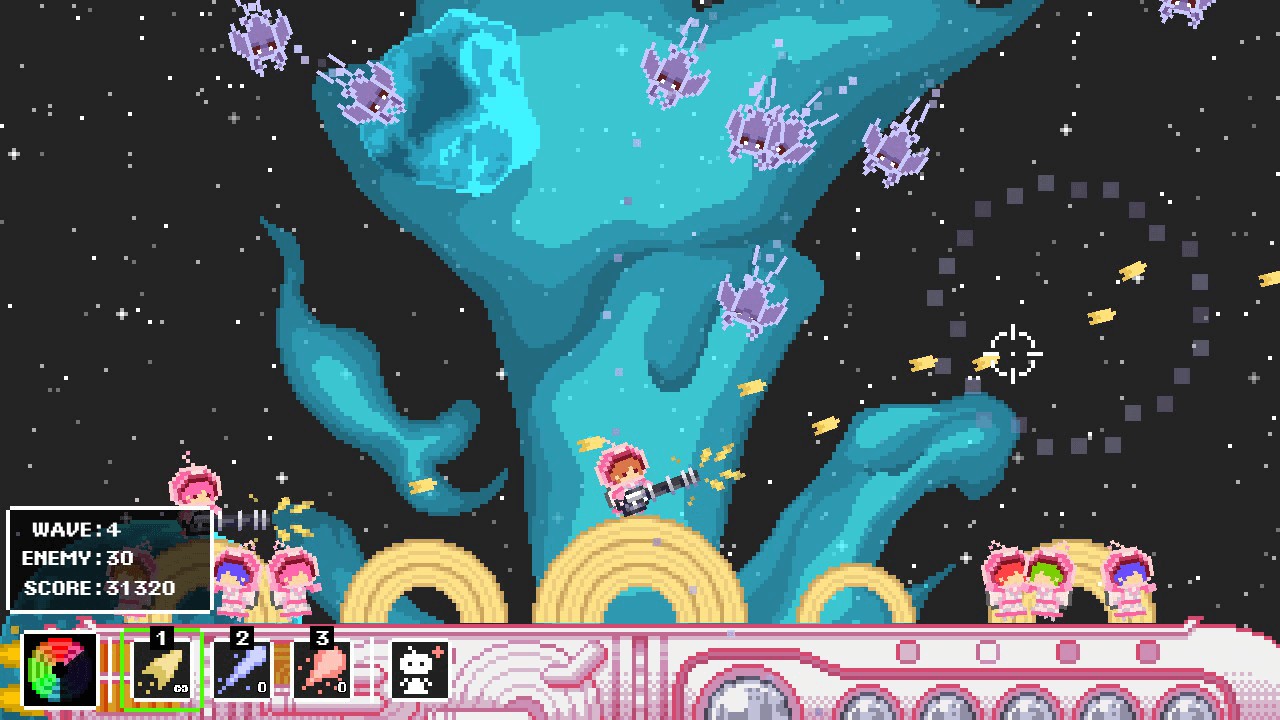Click the ENEMY: 30 counter line
1280x720 pixels.
click(x=77, y=560)
